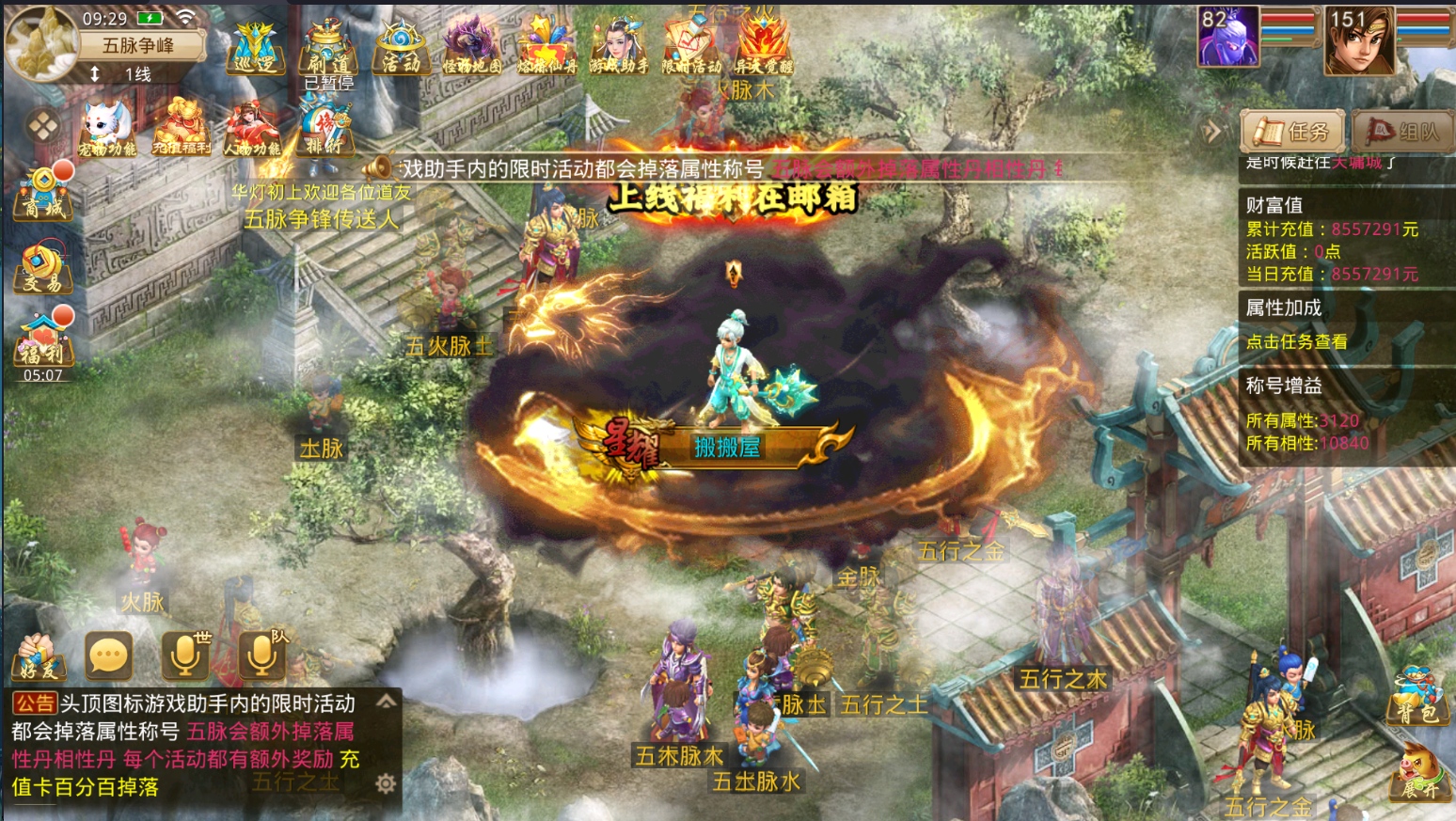Open the 游戏助手 game assistant

pos(618,47)
